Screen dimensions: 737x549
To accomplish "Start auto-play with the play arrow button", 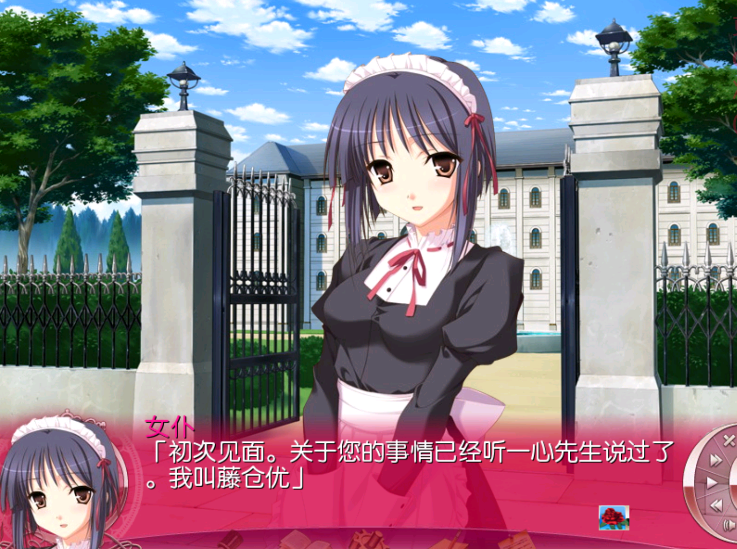I will point(711,482).
